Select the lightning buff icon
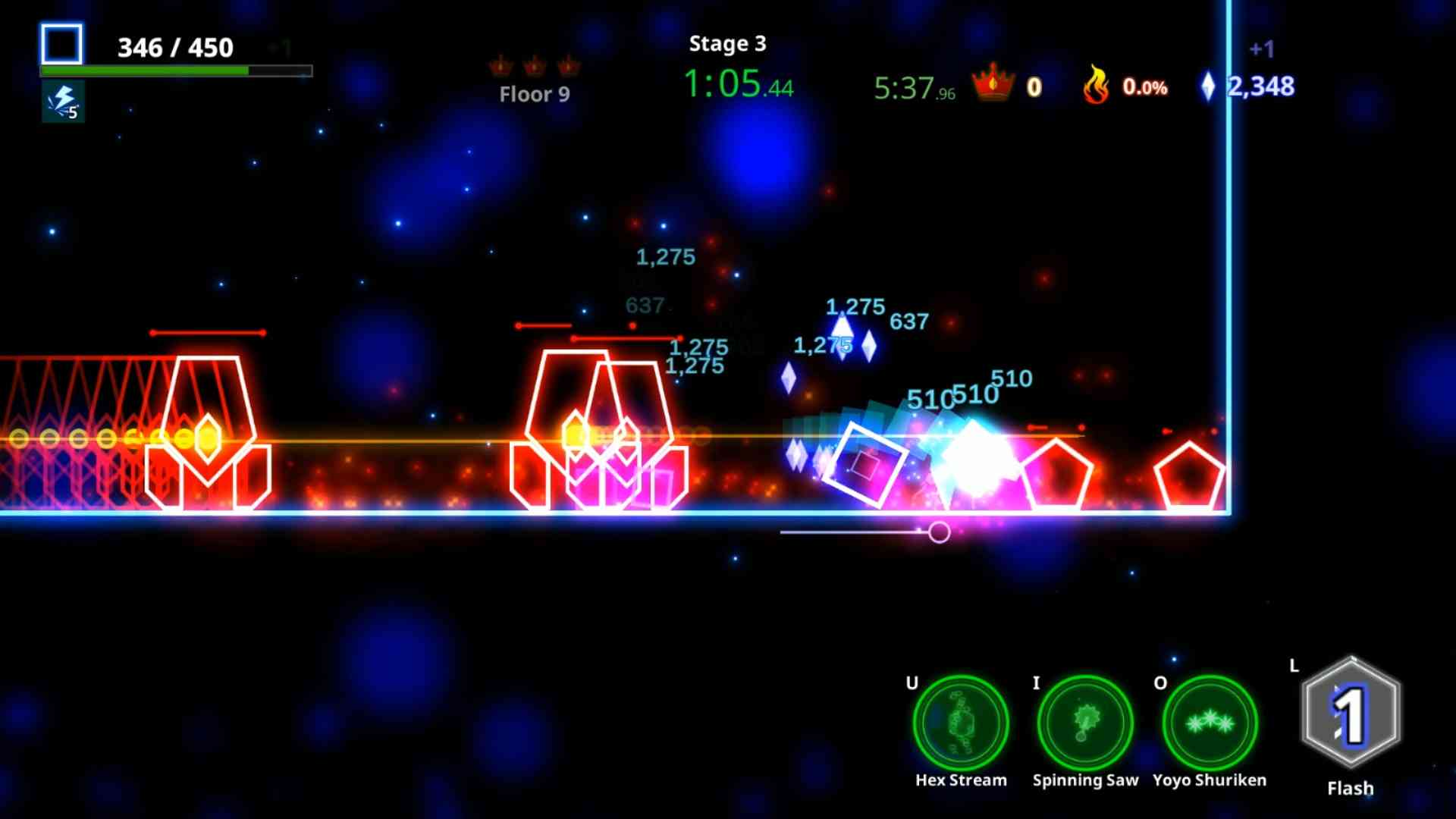Screen dimensions: 1456x819 point(63,102)
